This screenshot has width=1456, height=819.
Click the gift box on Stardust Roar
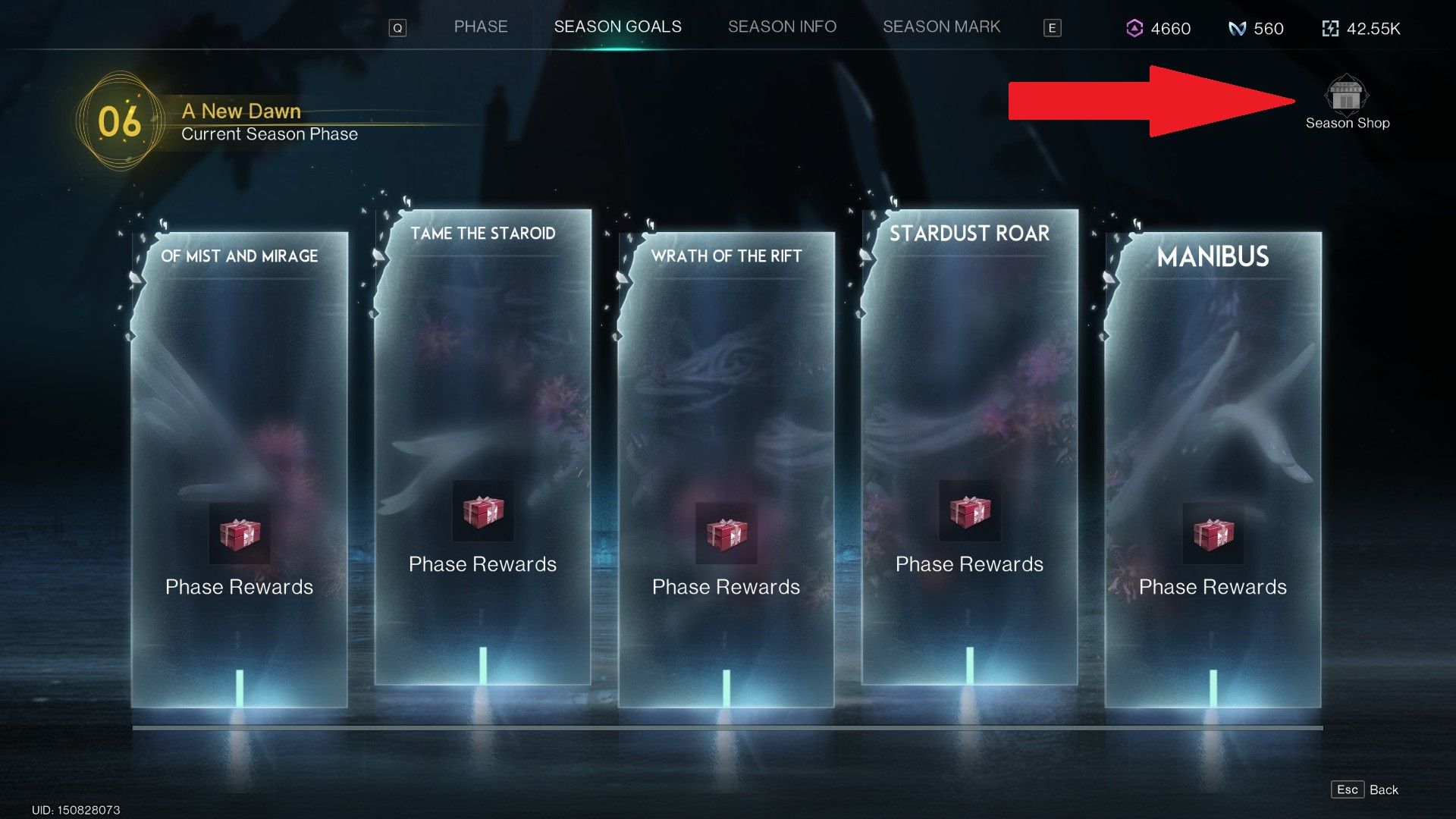(969, 512)
